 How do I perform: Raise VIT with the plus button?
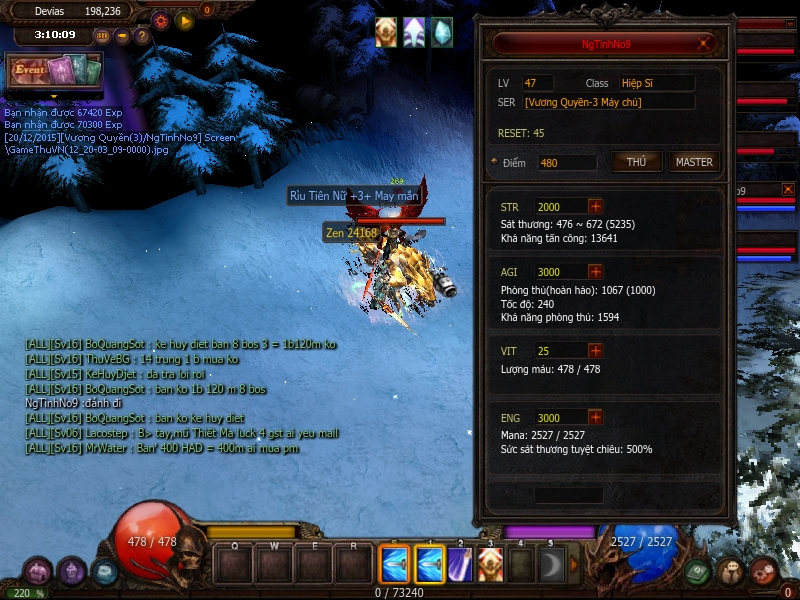pyautogui.click(x=596, y=351)
